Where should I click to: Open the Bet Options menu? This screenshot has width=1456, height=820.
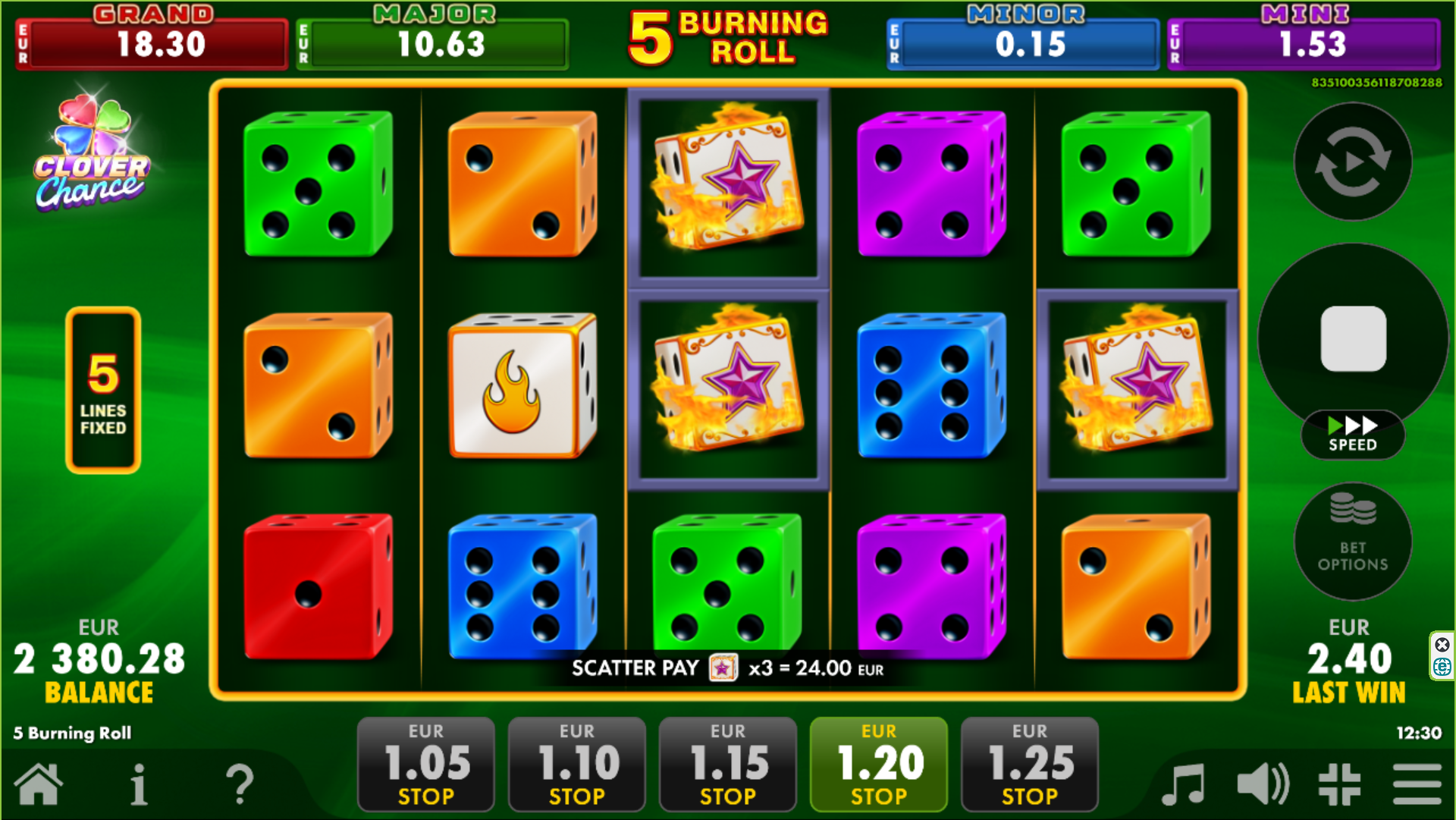[x=1353, y=541]
